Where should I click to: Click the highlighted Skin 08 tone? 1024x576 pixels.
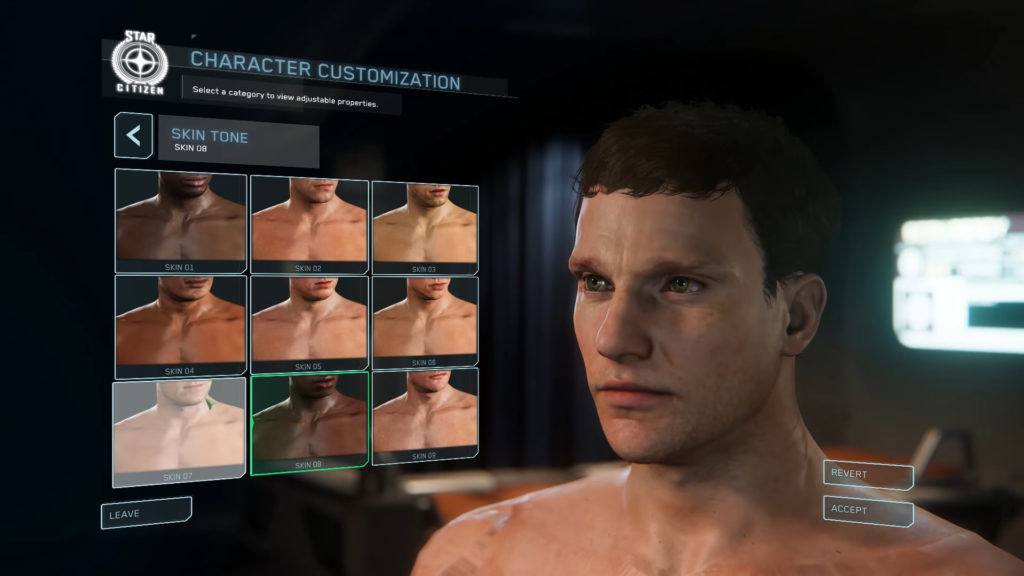click(x=309, y=422)
